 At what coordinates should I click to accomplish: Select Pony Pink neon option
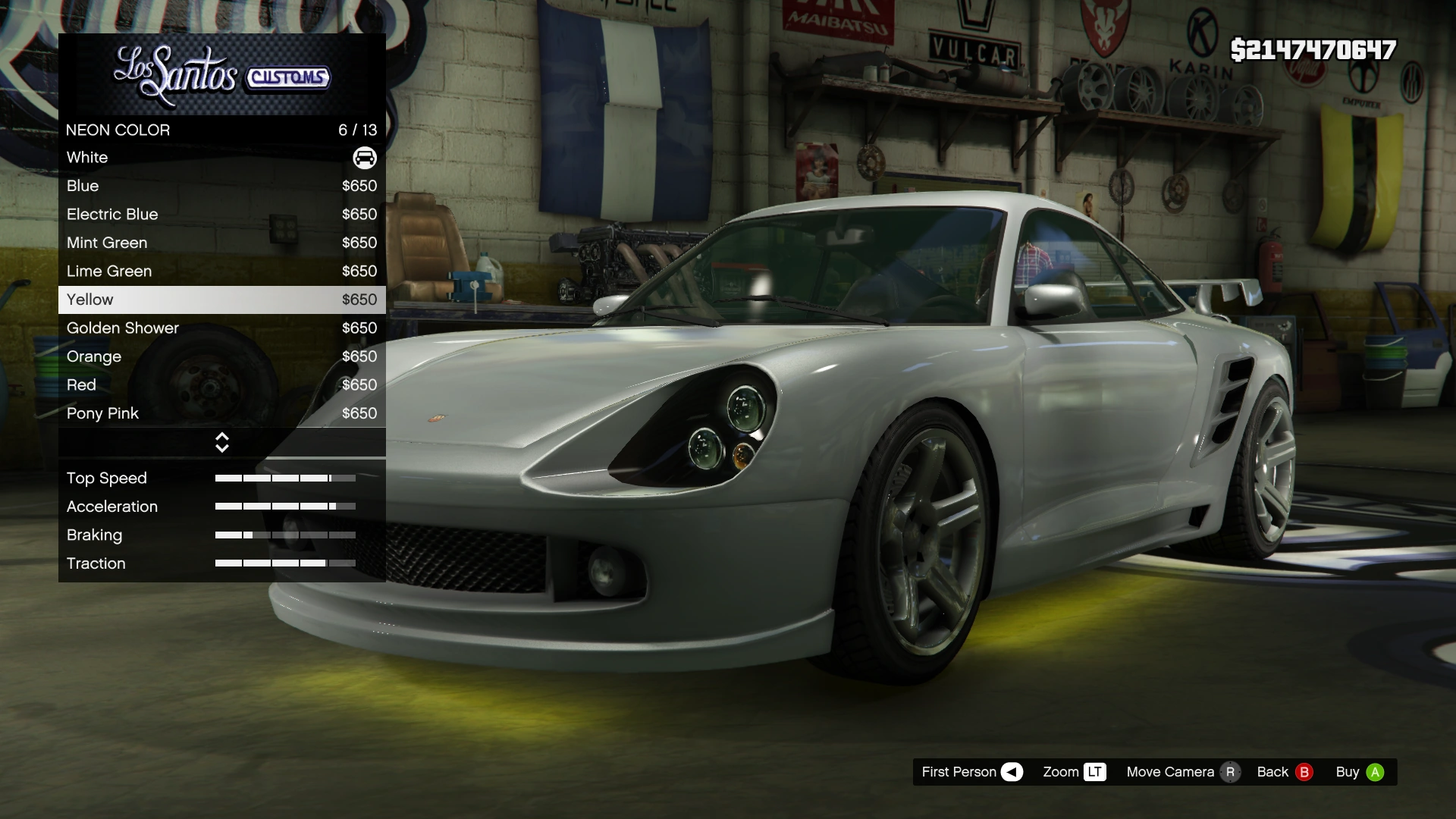(x=221, y=413)
